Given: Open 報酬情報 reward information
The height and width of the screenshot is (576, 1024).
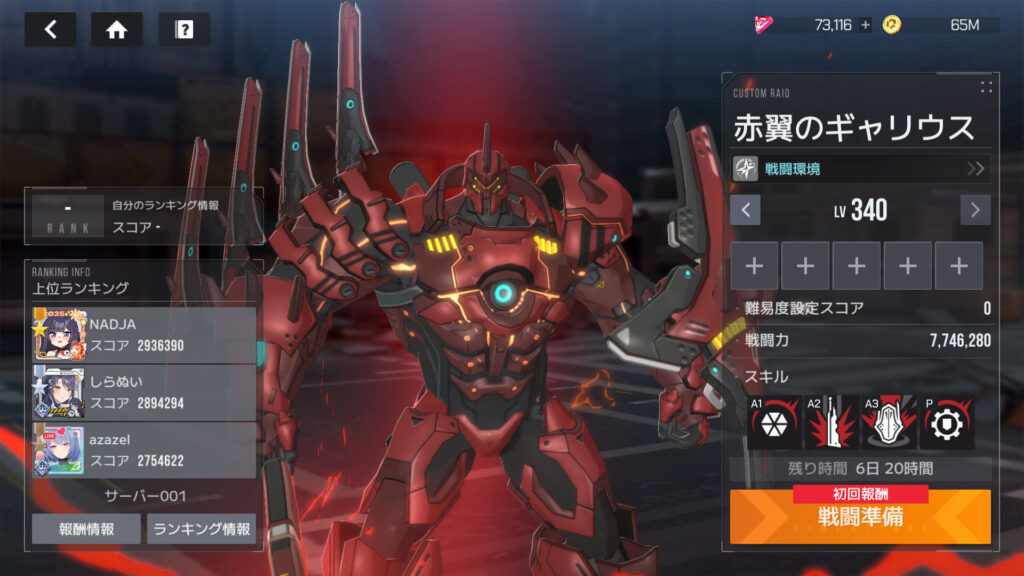Looking at the screenshot, I should [86, 529].
